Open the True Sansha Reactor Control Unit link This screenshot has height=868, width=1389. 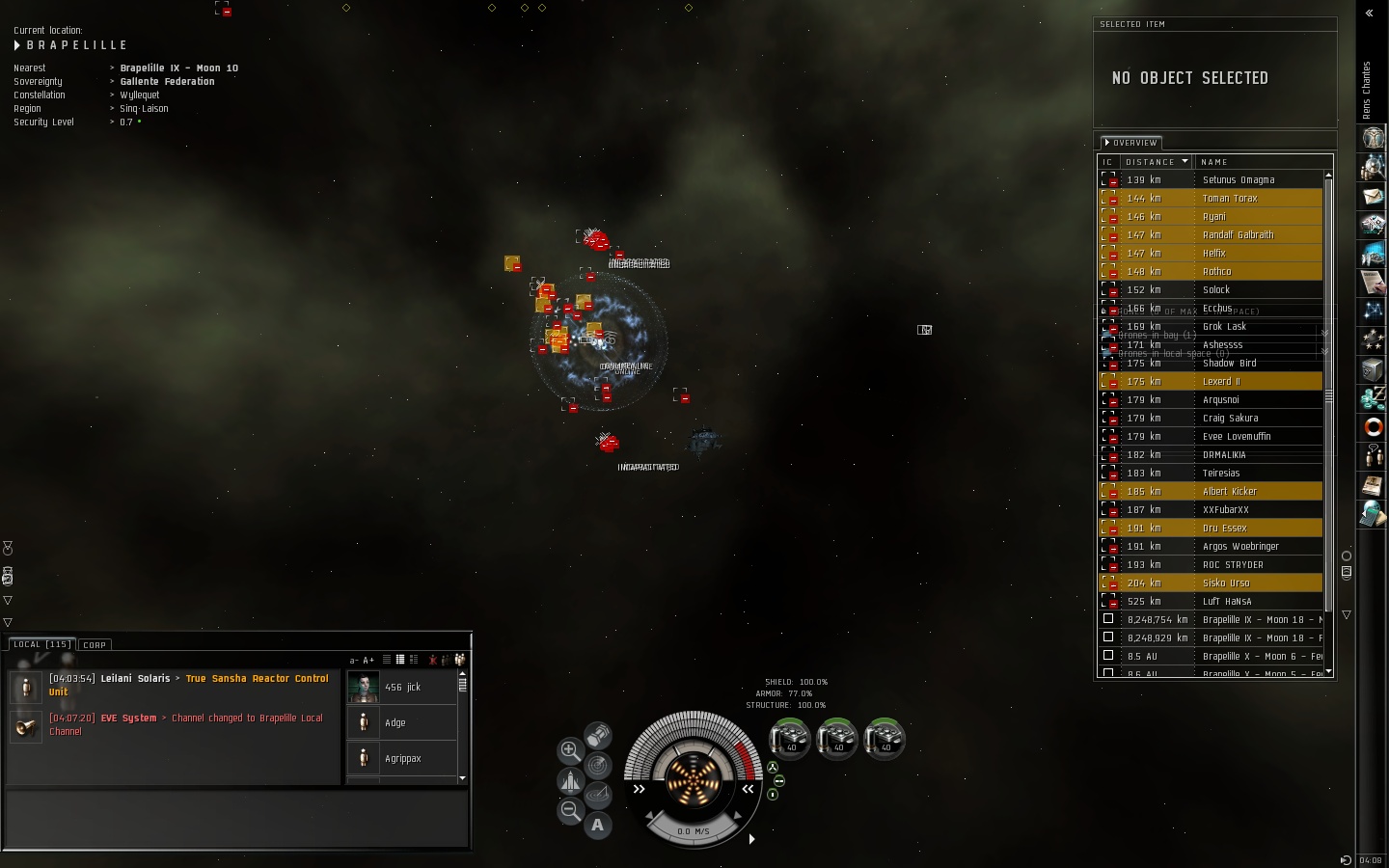click(257, 679)
